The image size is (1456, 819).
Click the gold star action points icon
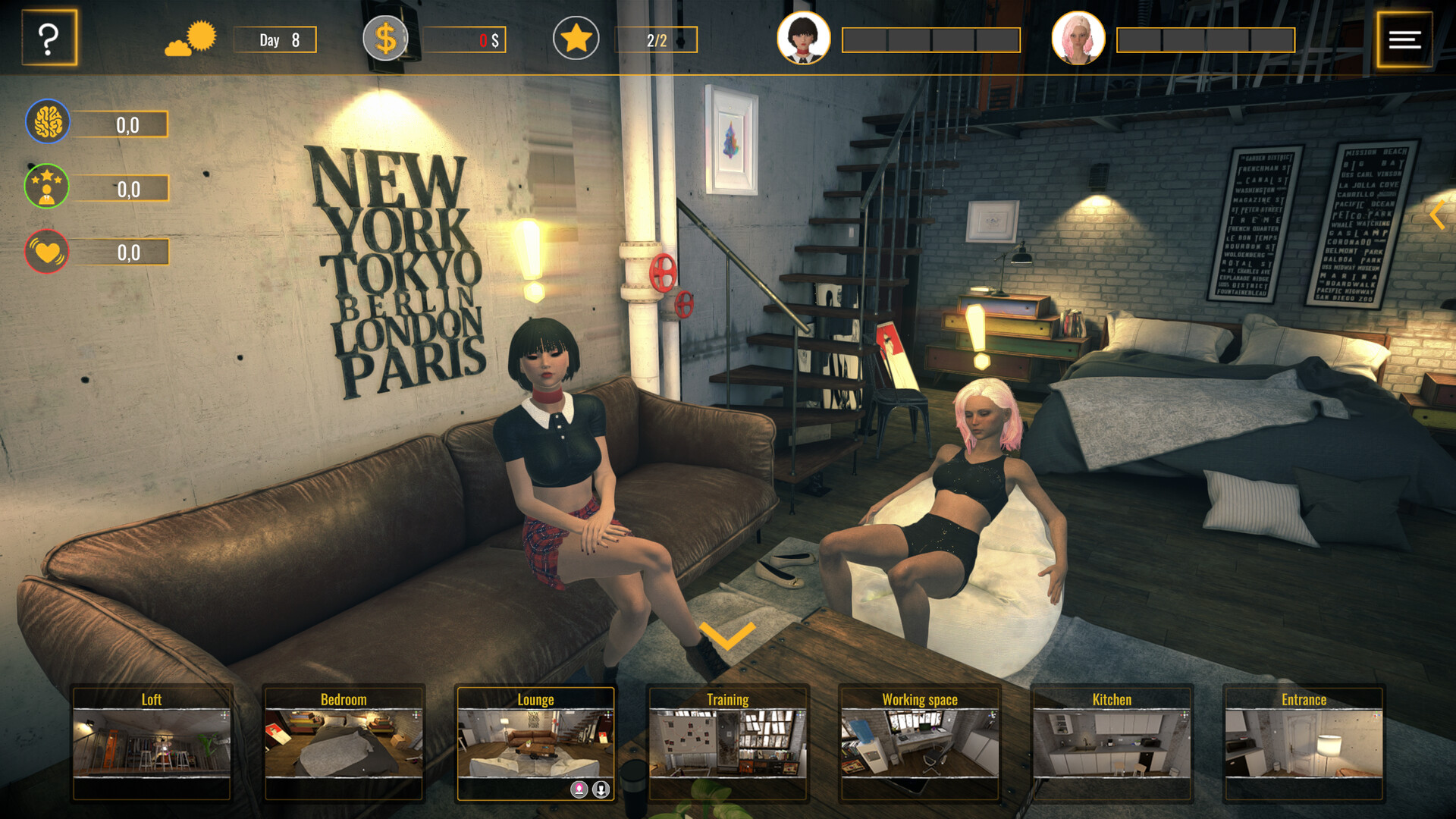(x=576, y=39)
